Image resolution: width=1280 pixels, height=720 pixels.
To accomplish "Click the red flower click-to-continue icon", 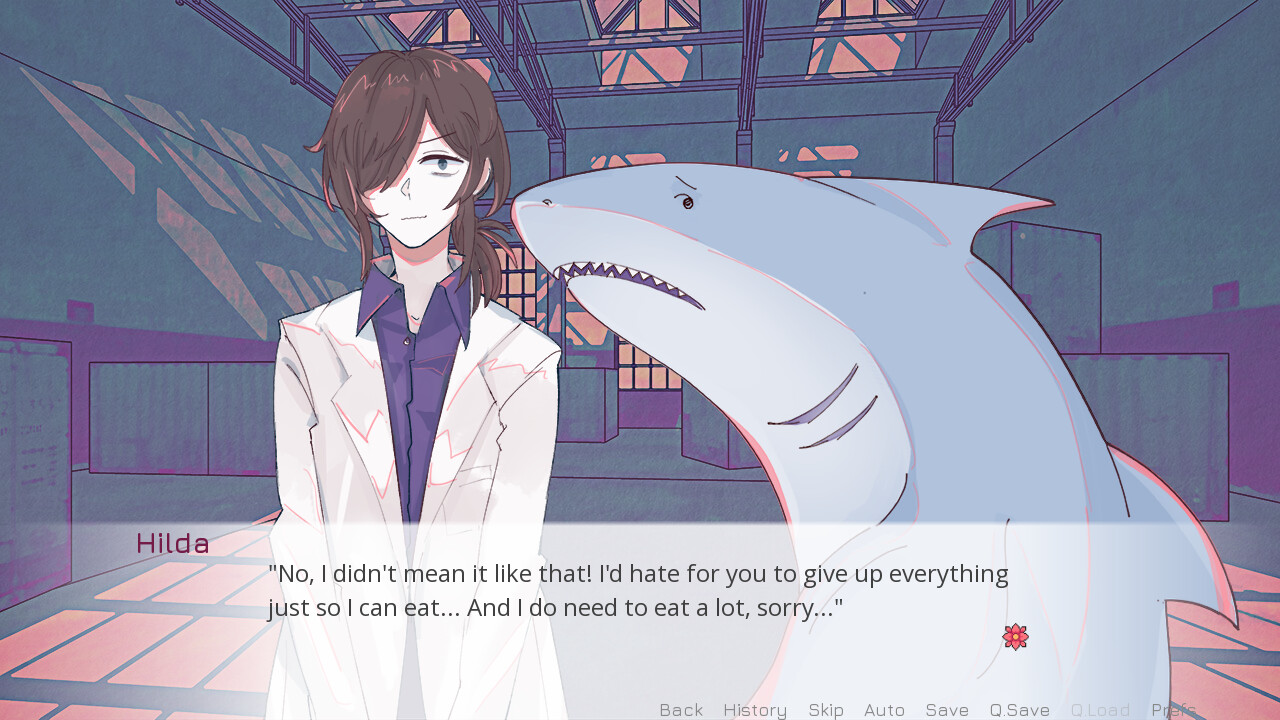I will click(1016, 636).
